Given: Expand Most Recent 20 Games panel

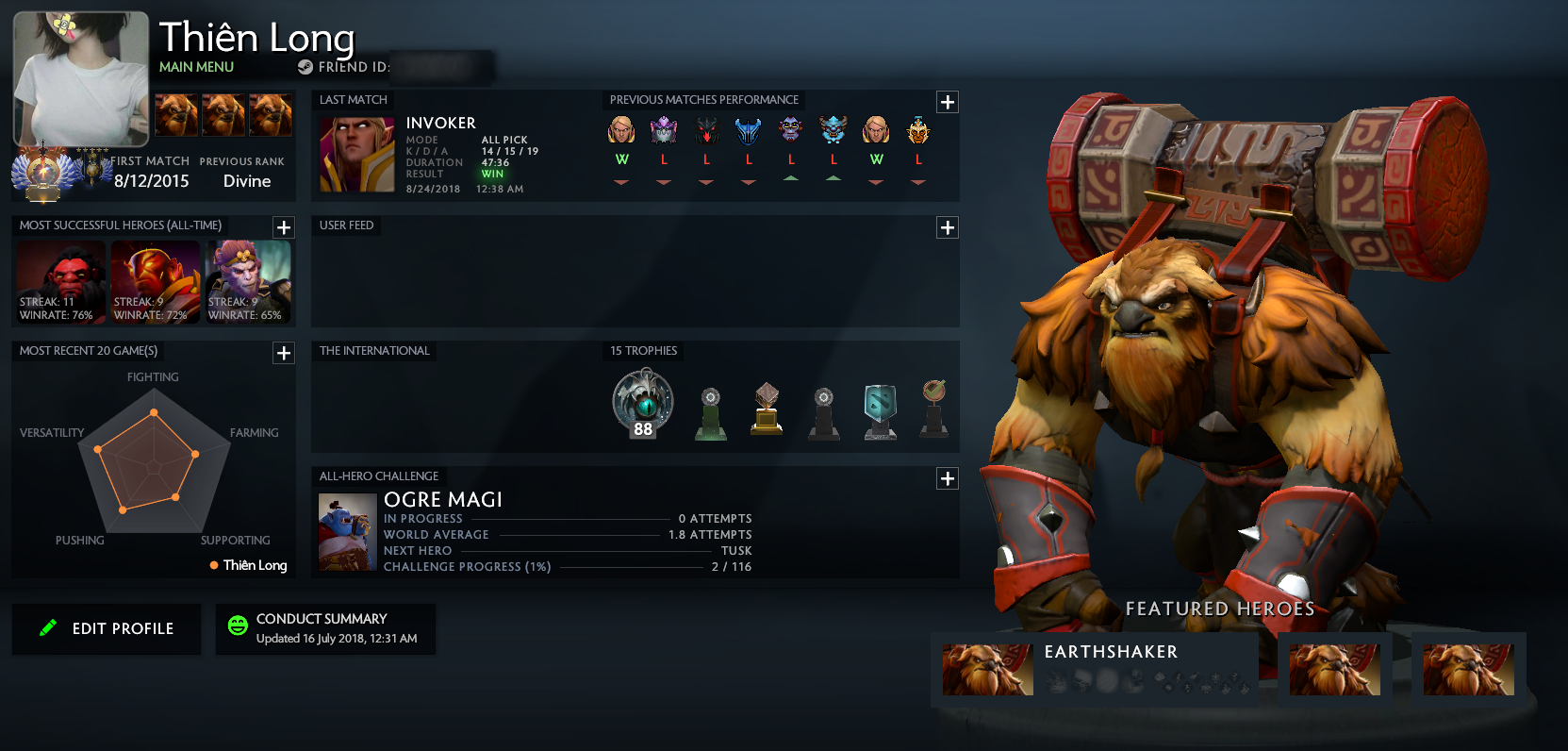Looking at the screenshot, I should (284, 353).
